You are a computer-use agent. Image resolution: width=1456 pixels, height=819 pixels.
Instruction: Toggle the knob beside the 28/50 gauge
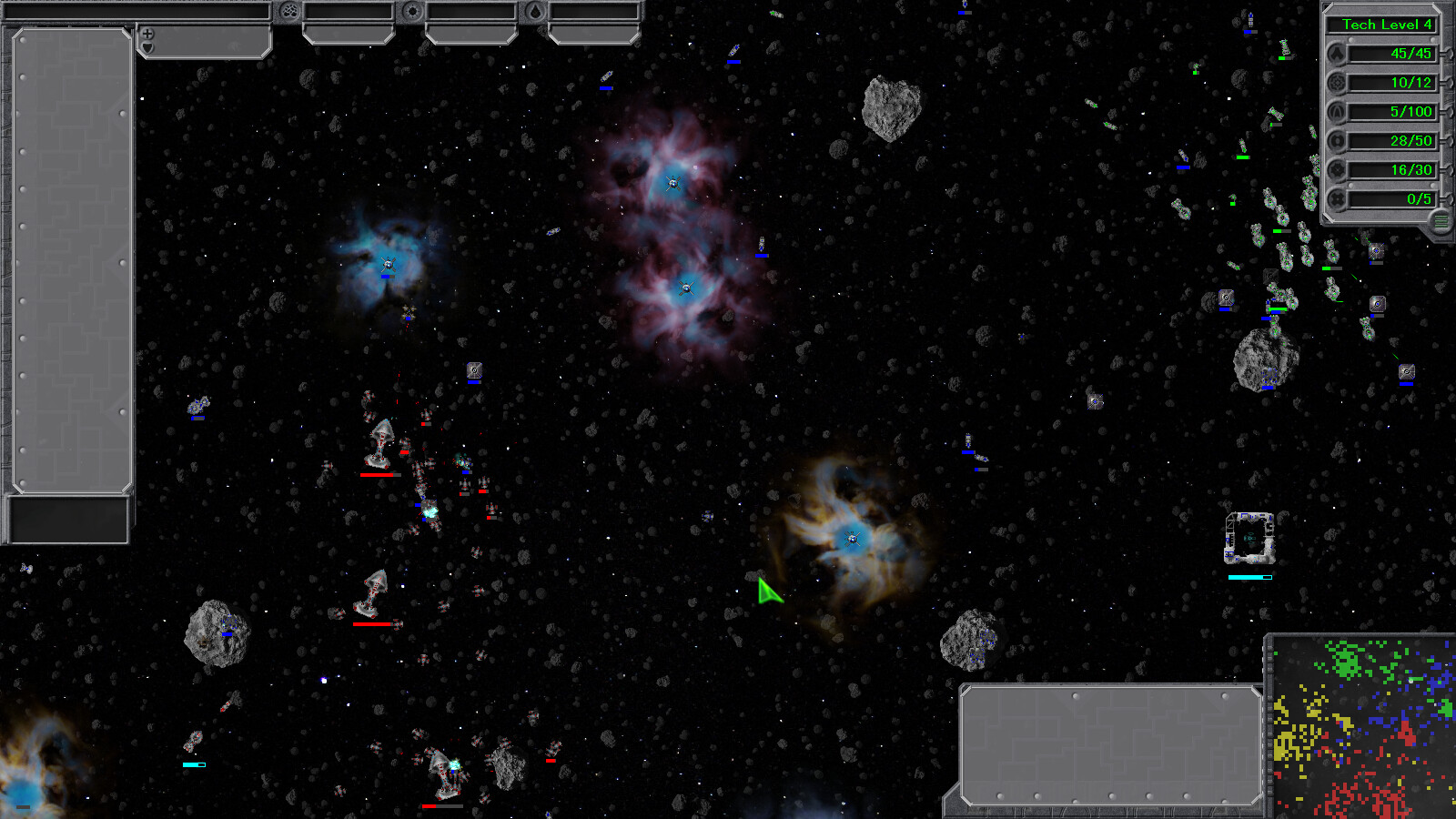click(x=1447, y=141)
